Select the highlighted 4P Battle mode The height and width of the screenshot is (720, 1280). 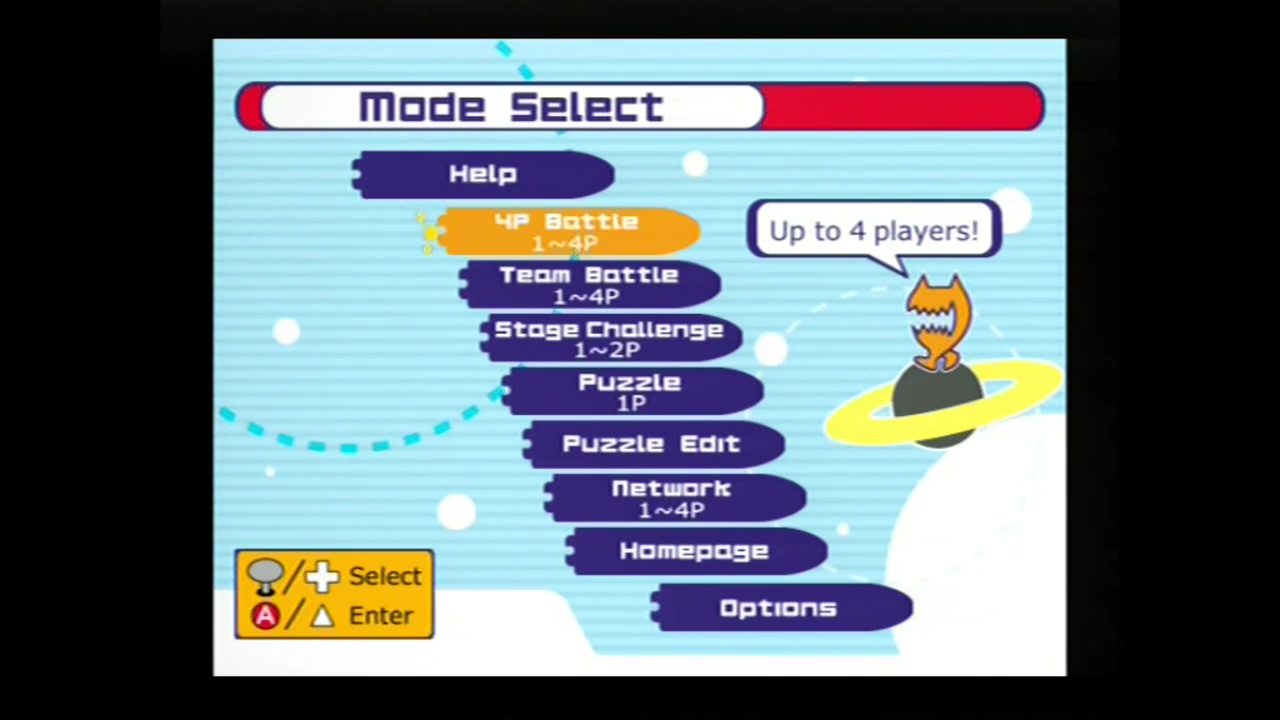[x=567, y=231]
